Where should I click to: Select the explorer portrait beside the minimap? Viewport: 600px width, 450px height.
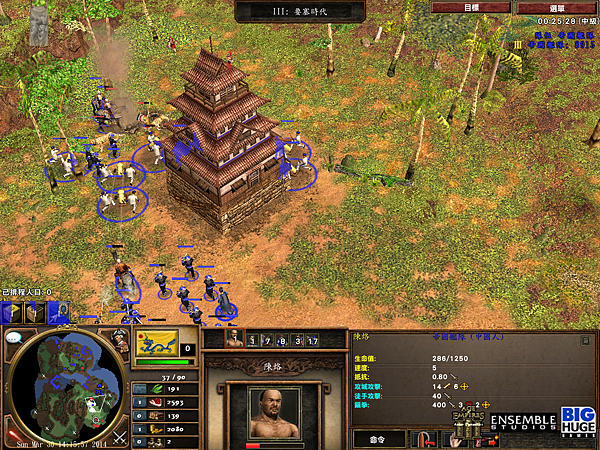pos(119,341)
